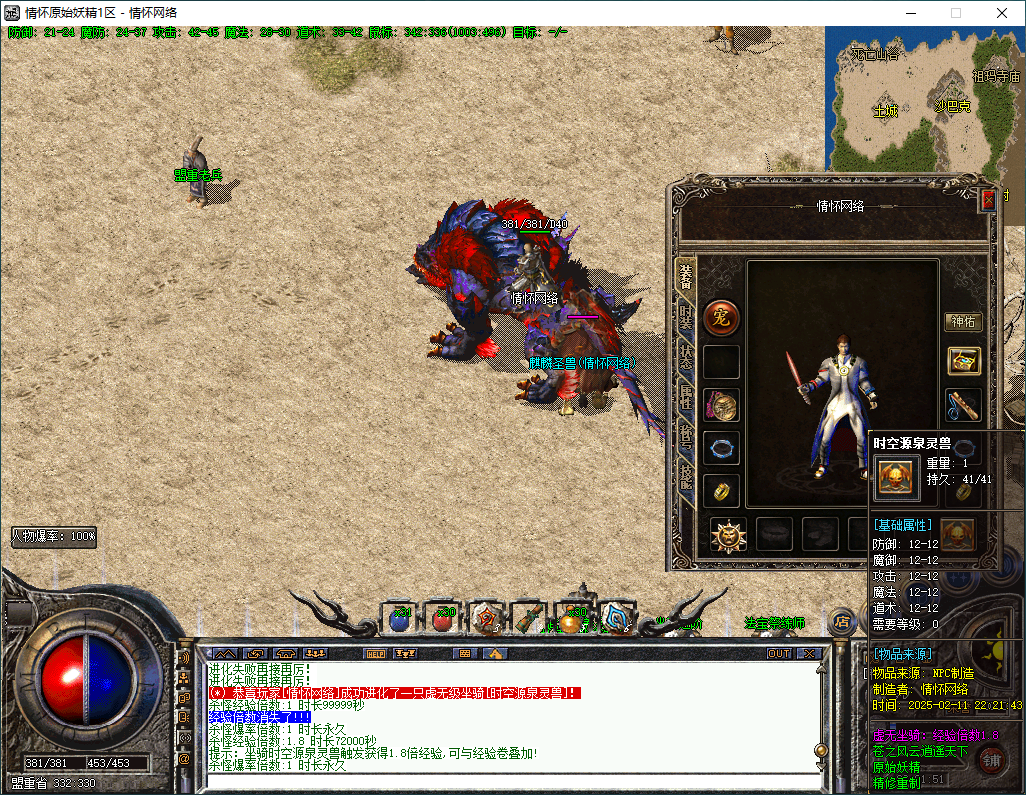Show the 属性 attributes tab

click(x=686, y=396)
